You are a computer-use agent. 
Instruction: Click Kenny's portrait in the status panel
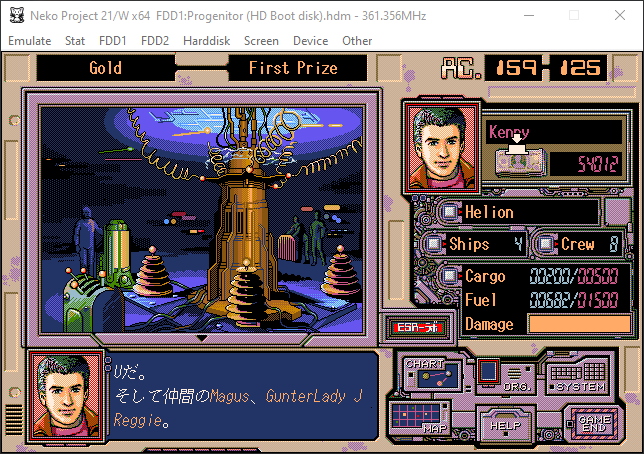[440, 148]
